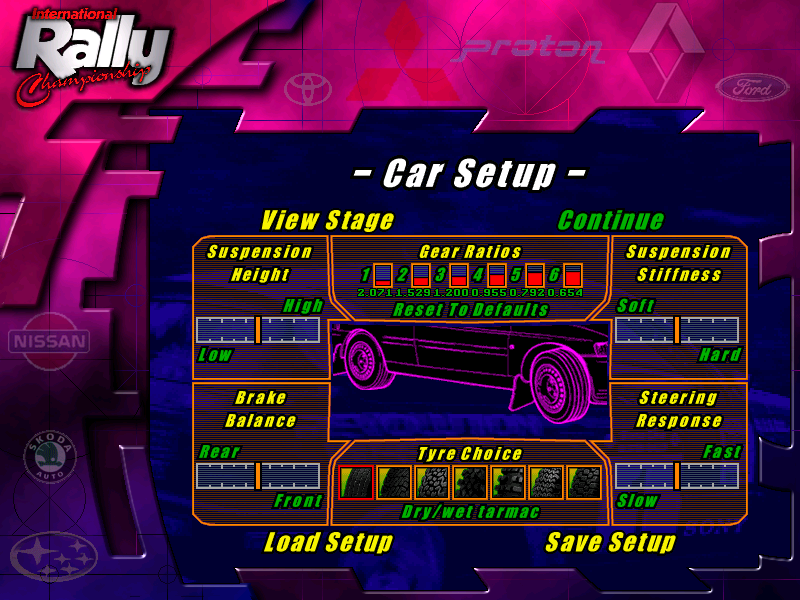
Task: Open the View Stage screen
Action: pos(327,220)
